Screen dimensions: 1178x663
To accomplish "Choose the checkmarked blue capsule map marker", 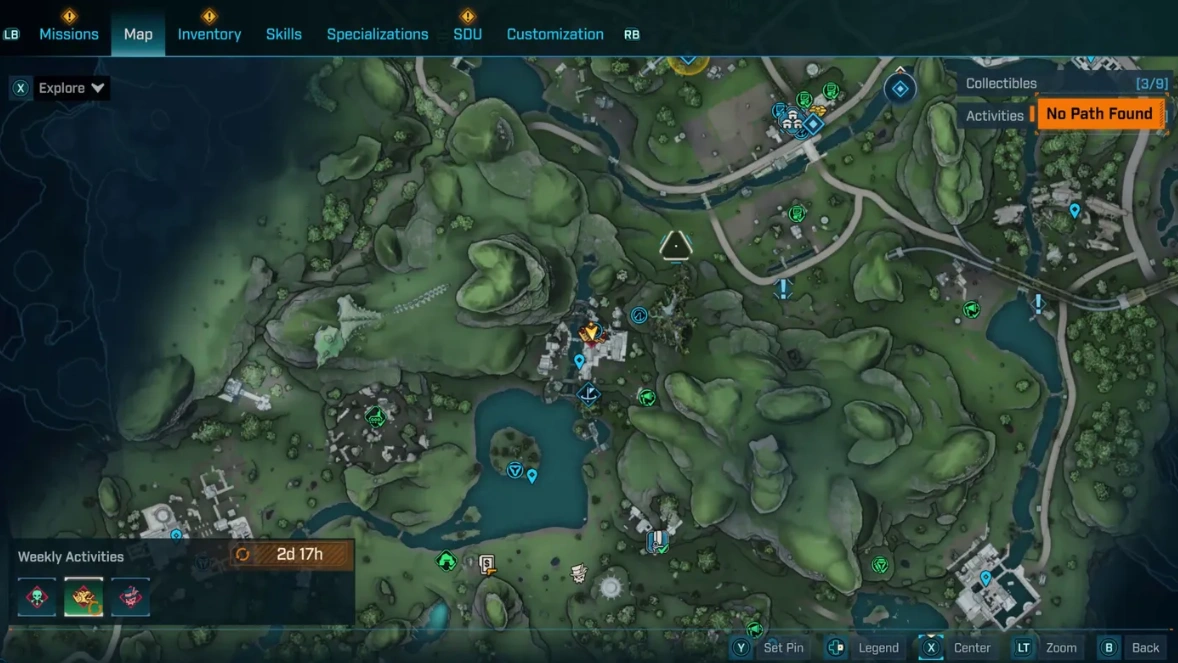I will pyautogui.click(x=657, y=542).
